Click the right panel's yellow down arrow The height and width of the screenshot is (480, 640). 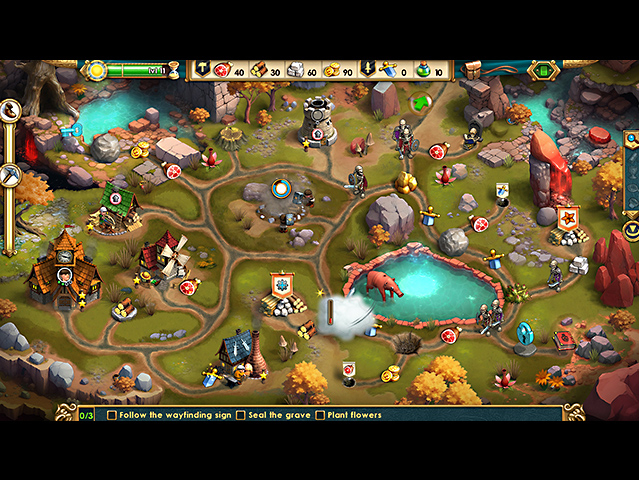pyautogui.click(x=631, y=229)
